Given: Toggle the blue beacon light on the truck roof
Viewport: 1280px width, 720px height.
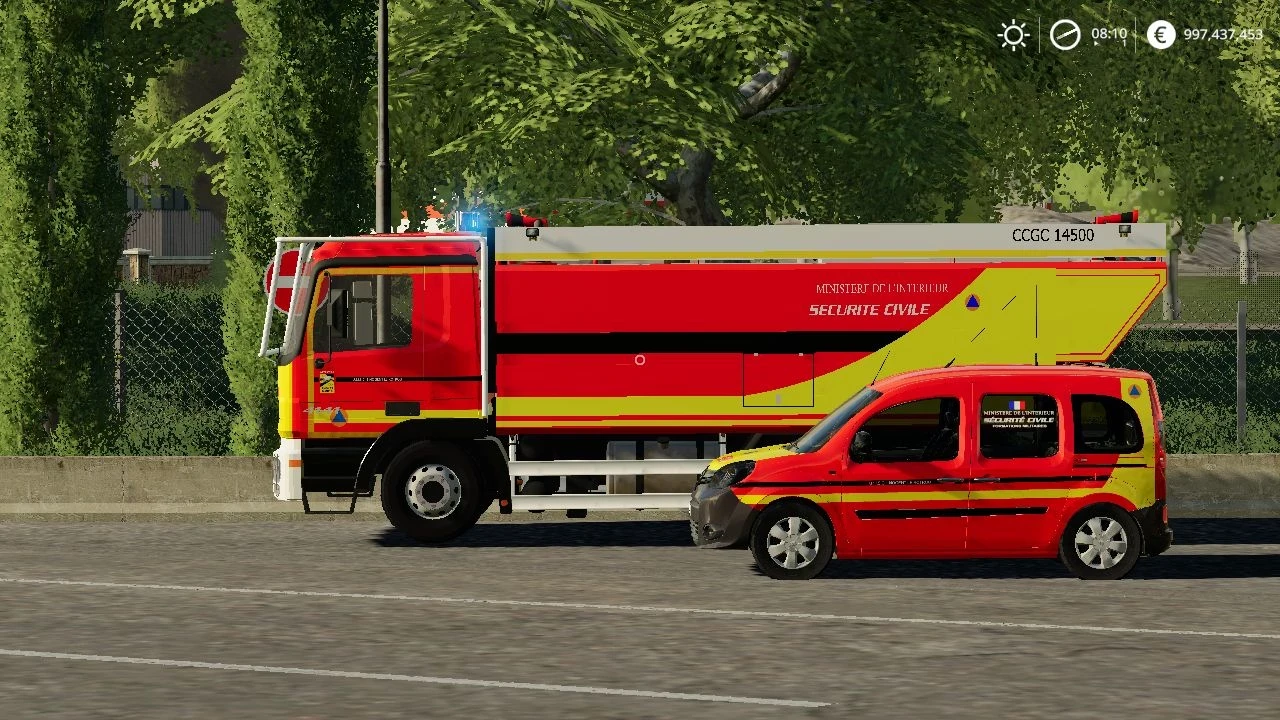Looking at the screenshot, I should (470, 222).
